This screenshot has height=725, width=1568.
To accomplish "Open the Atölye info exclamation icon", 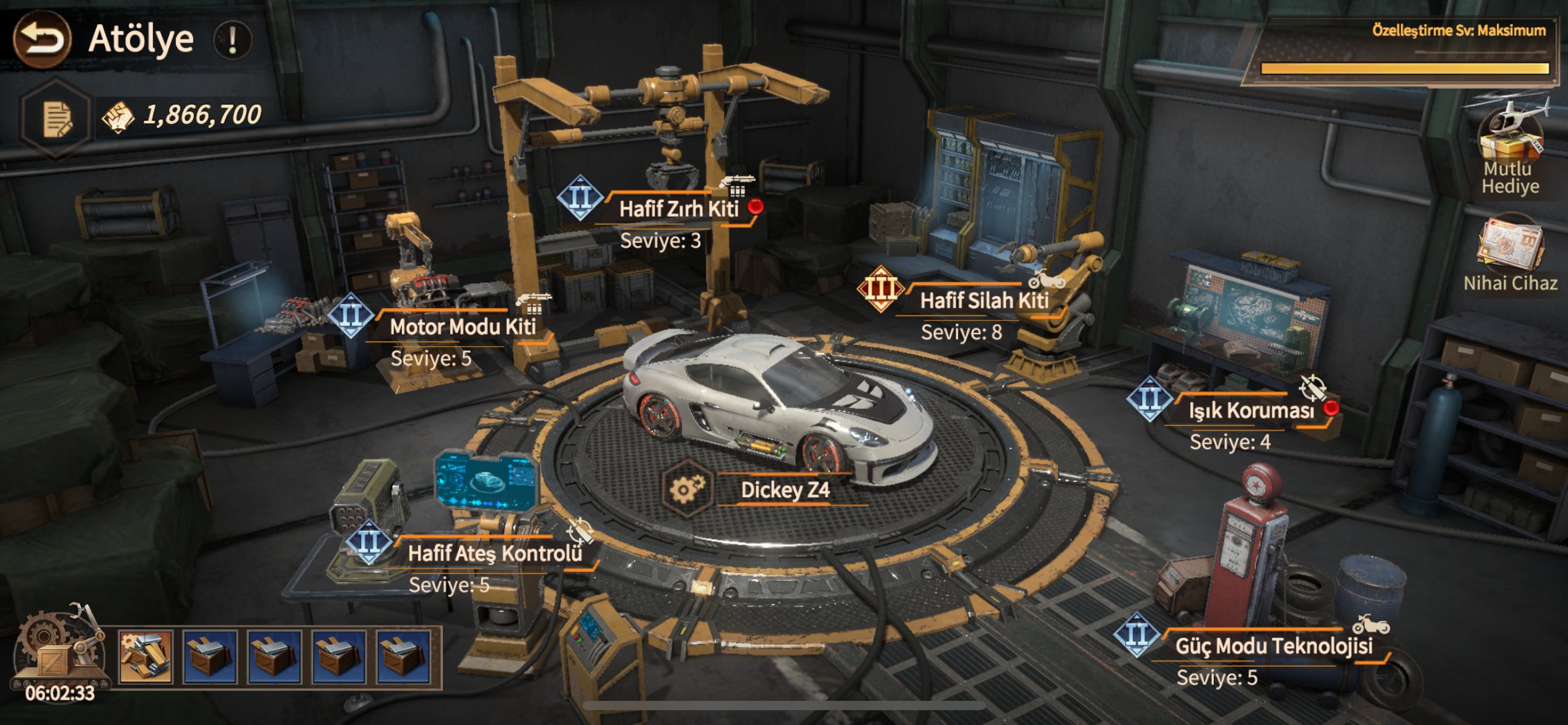I will point(233,41).
